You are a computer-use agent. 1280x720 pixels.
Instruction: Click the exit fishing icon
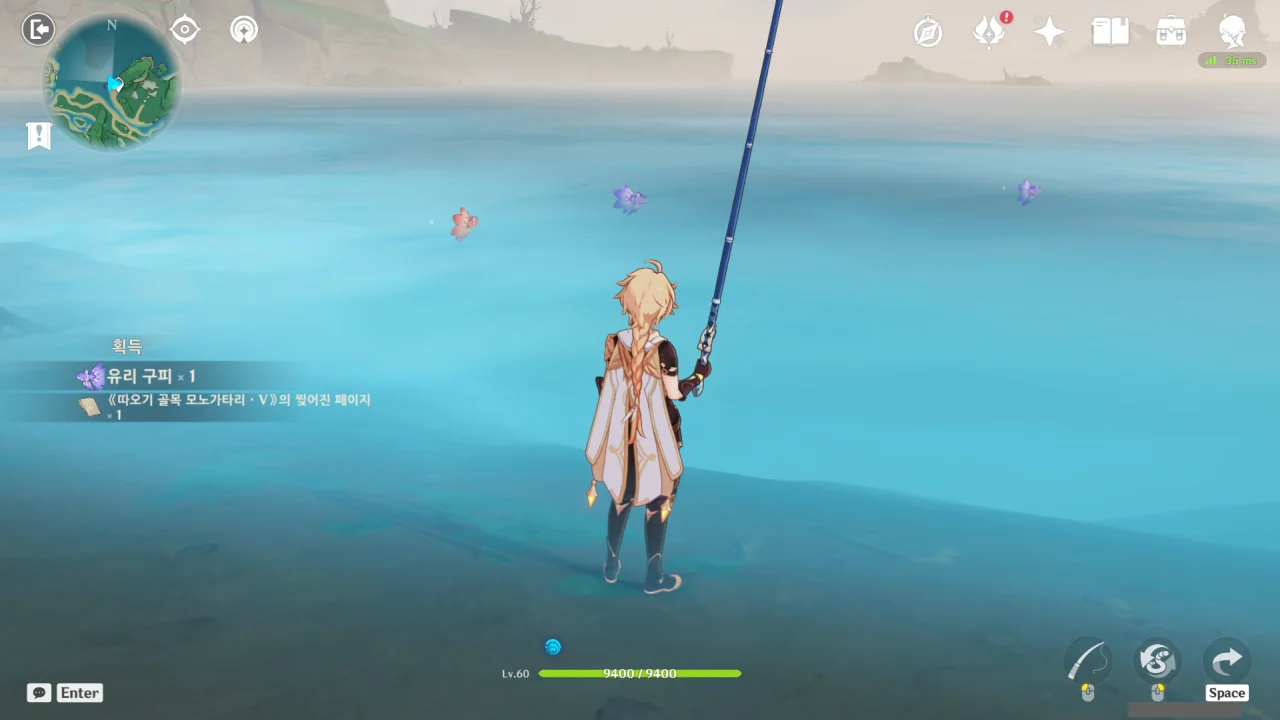click(x=38, y=30)
